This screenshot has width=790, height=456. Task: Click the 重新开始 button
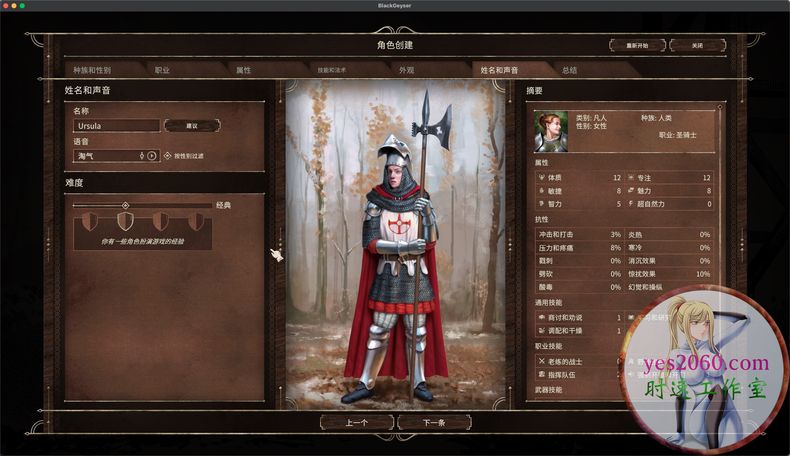tap(637, 45)
